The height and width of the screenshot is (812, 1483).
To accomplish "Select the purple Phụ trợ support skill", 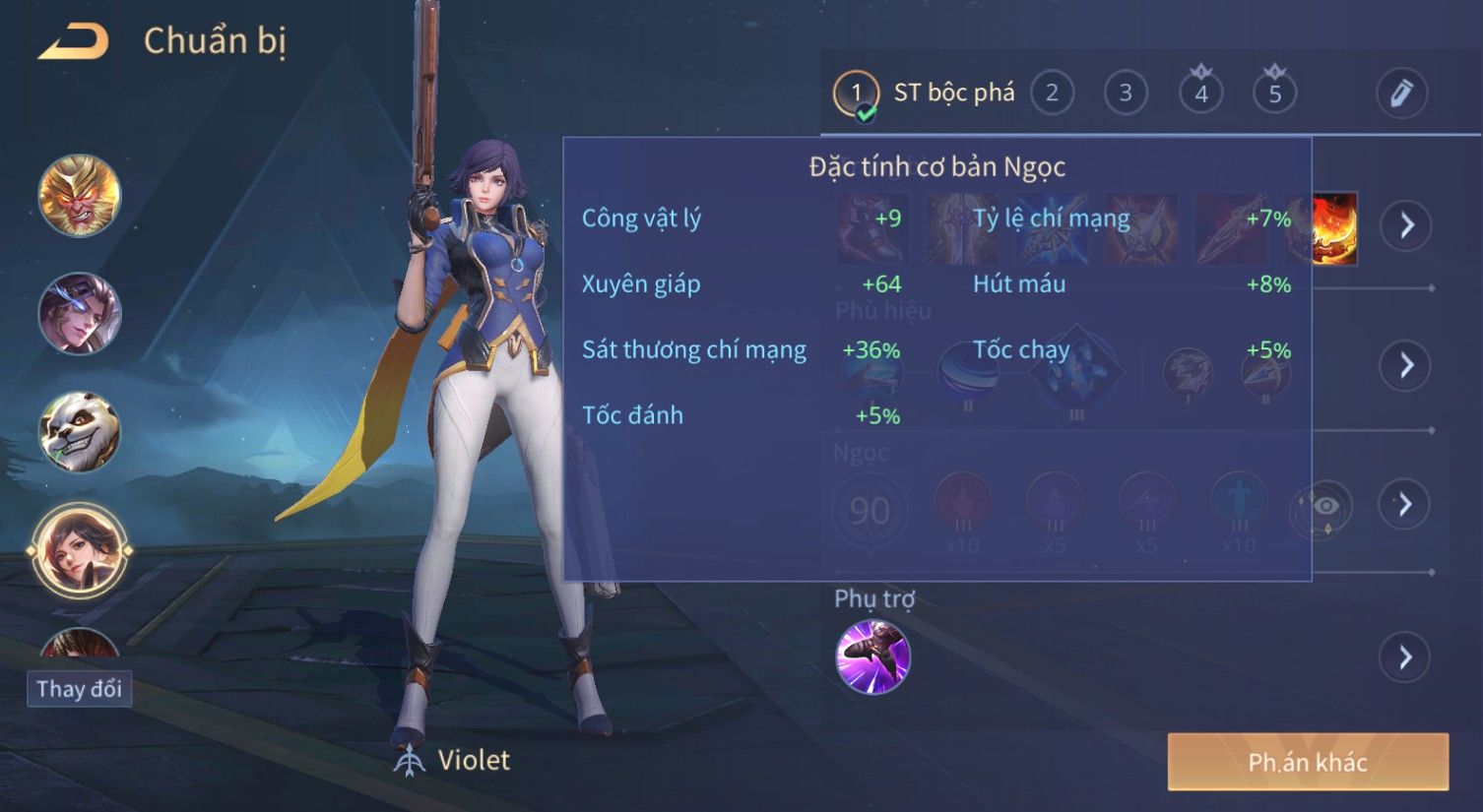I will tap(872, 656).
